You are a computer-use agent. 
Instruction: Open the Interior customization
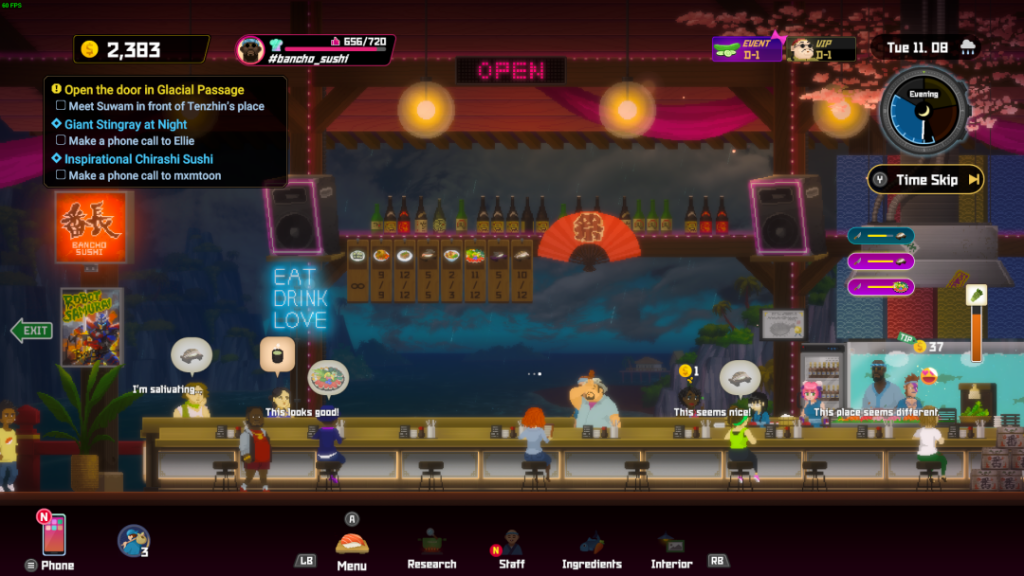pos(671,547)
